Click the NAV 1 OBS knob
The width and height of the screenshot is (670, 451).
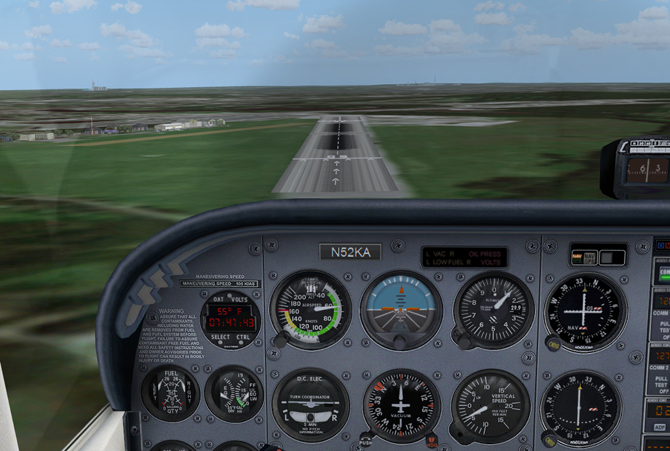[x=553, y=344]
